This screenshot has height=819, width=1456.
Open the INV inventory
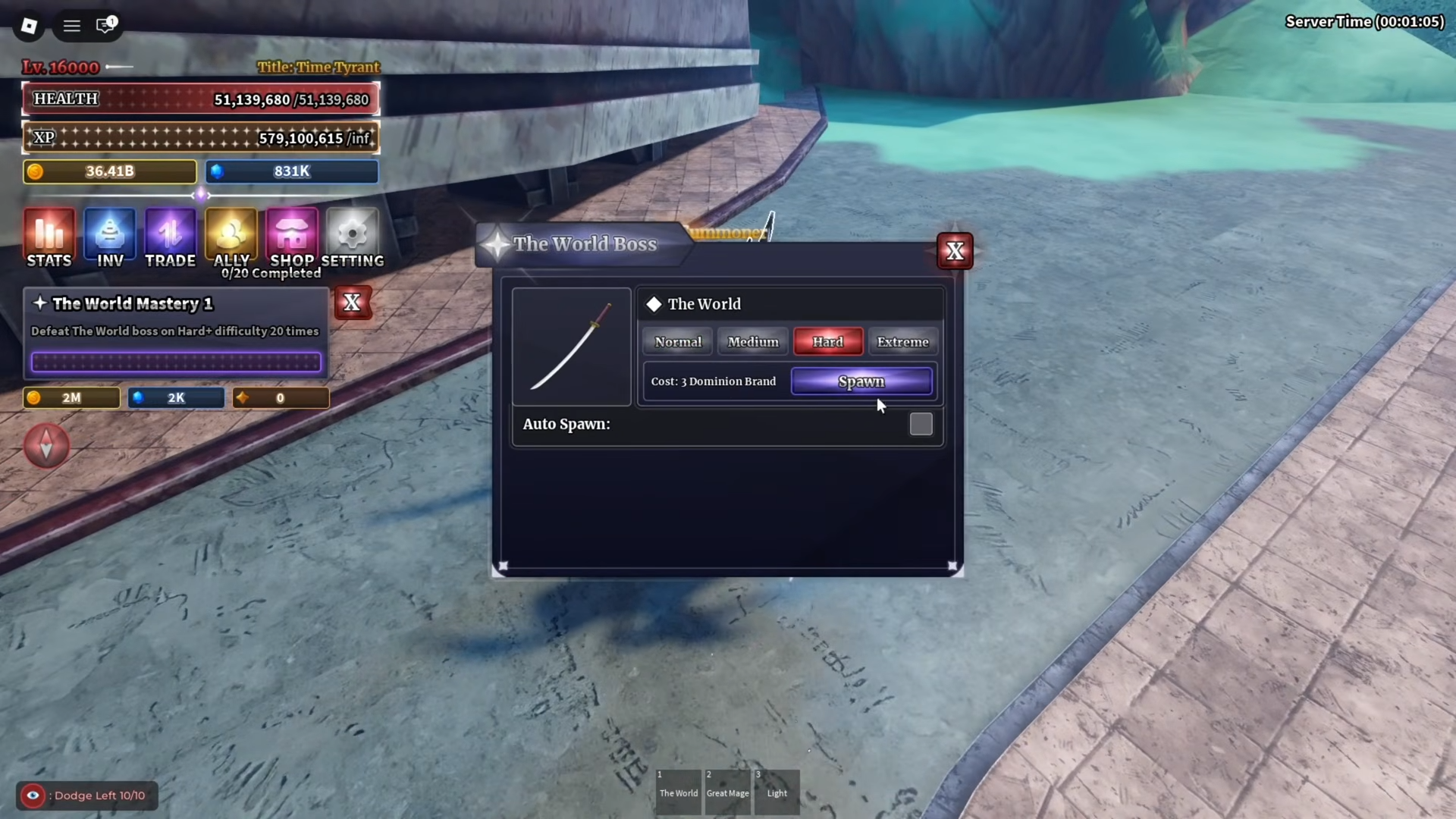[110, 238]
